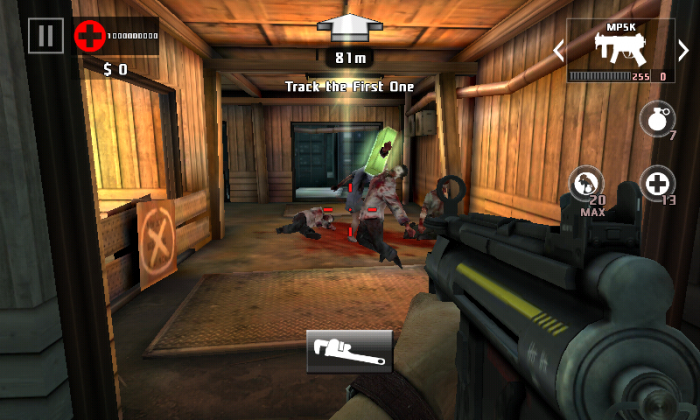Throw a grenade
This screenshot has width=700, height=420.
tap(656, 120)
